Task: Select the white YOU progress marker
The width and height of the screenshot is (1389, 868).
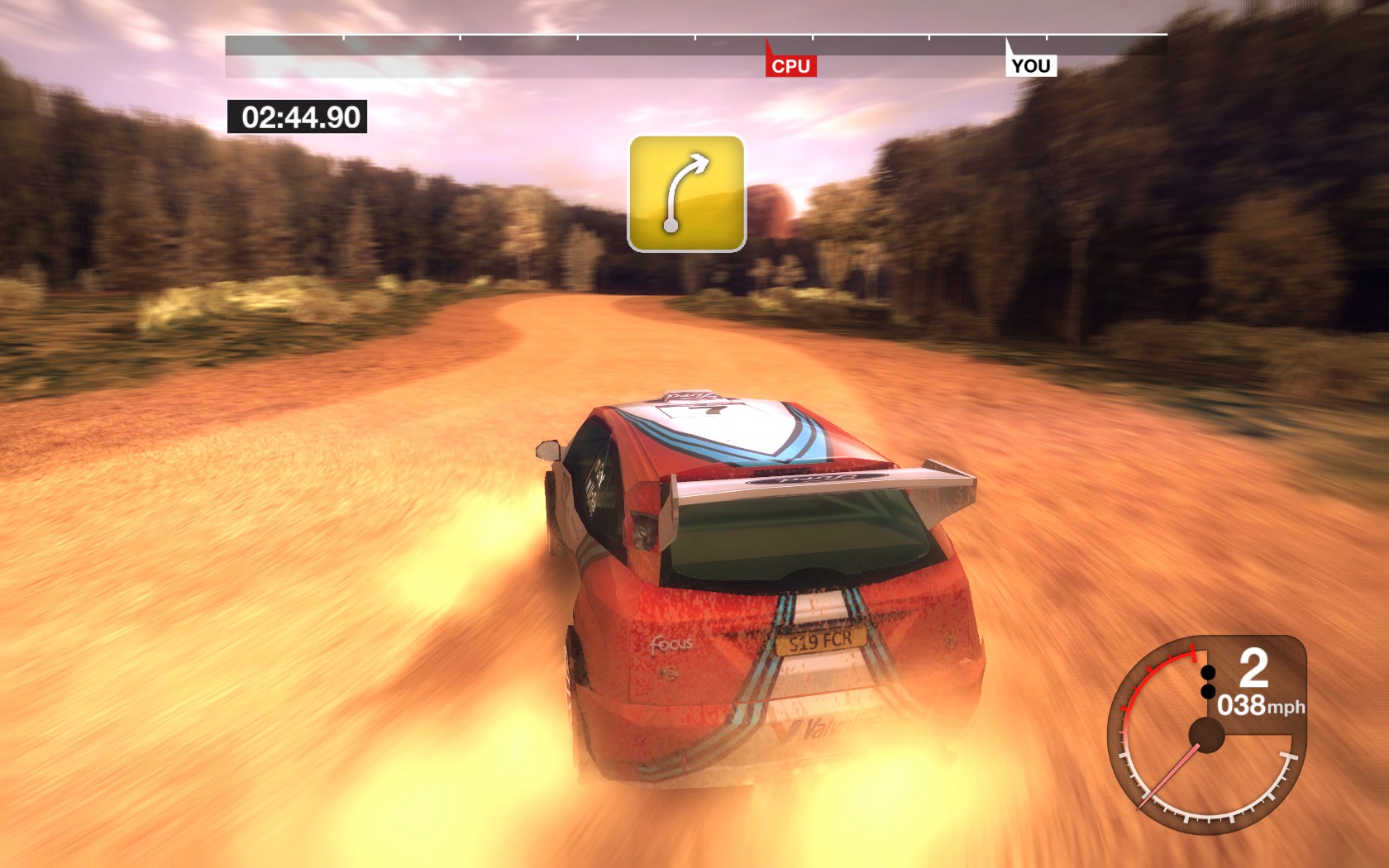Action: [x=1030, y=65]
